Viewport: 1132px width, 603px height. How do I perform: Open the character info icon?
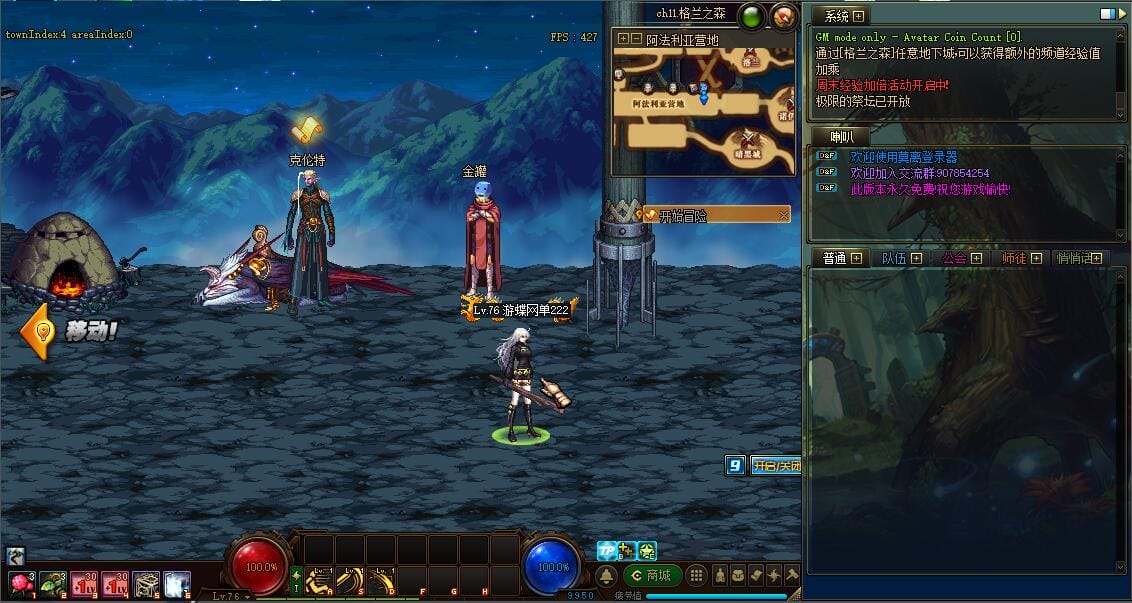[x=719, y=576]
